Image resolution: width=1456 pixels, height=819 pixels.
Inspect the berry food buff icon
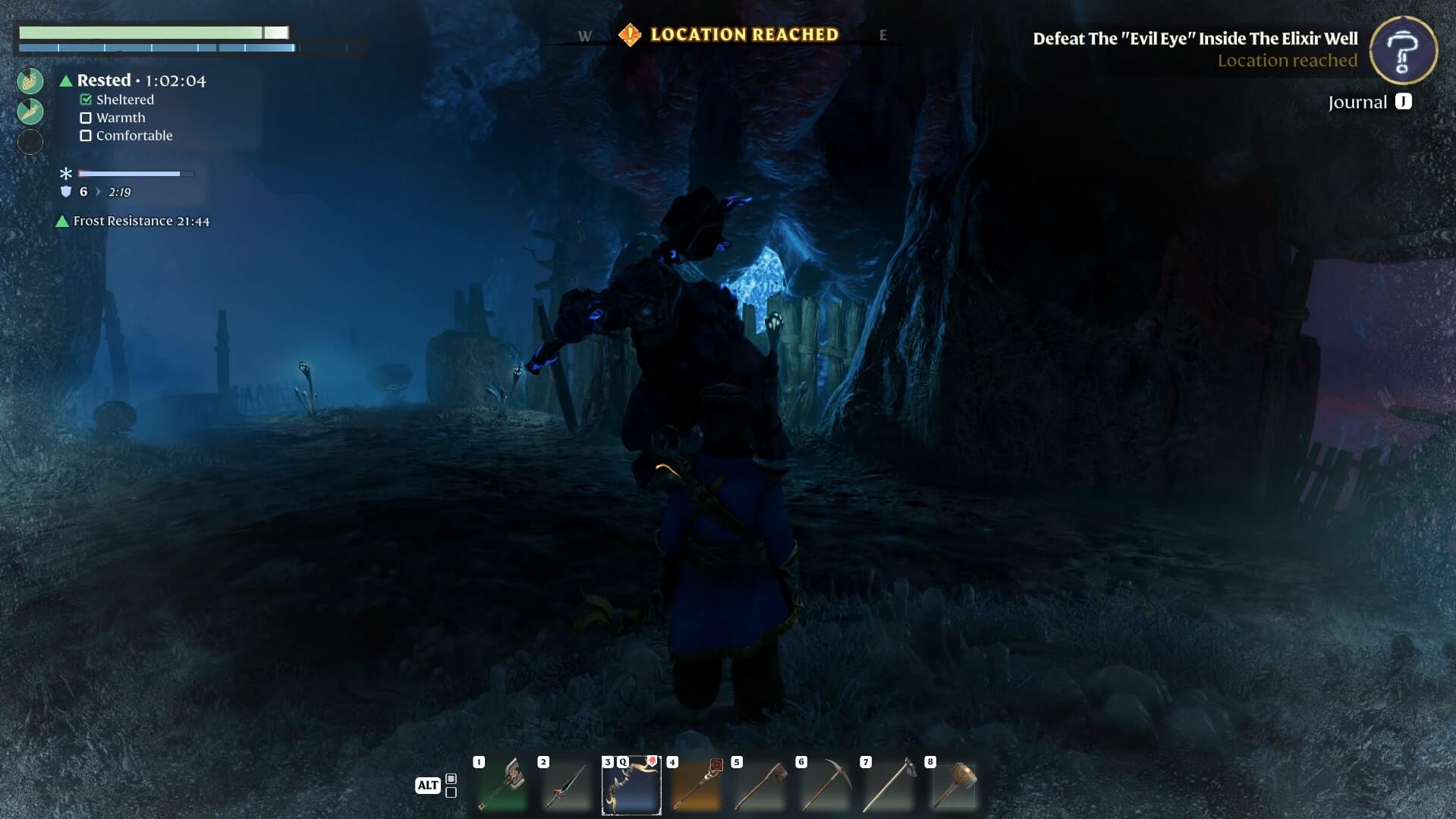coord(30,80)
